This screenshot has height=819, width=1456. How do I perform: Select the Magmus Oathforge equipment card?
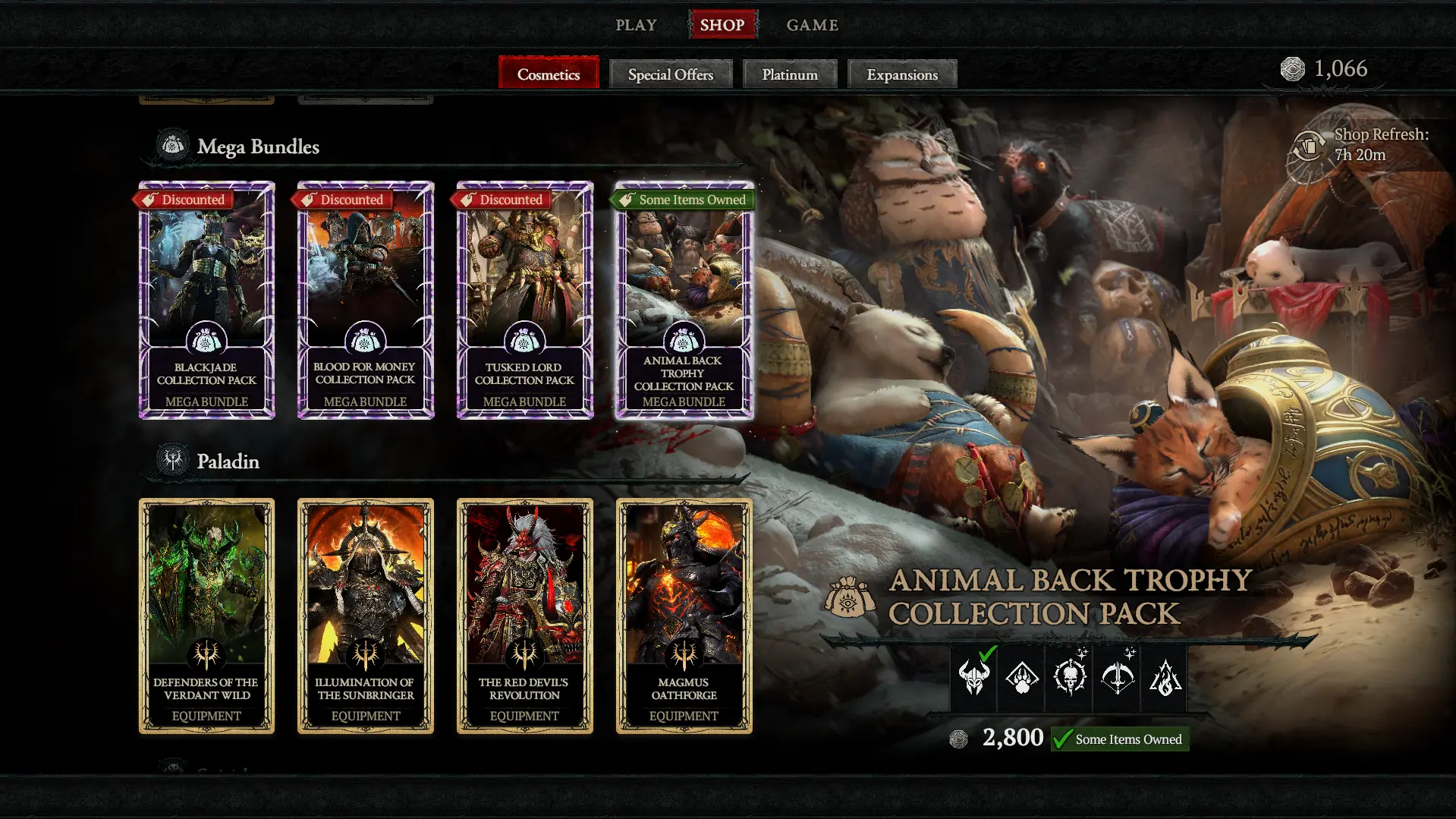(x=684, y=616)
